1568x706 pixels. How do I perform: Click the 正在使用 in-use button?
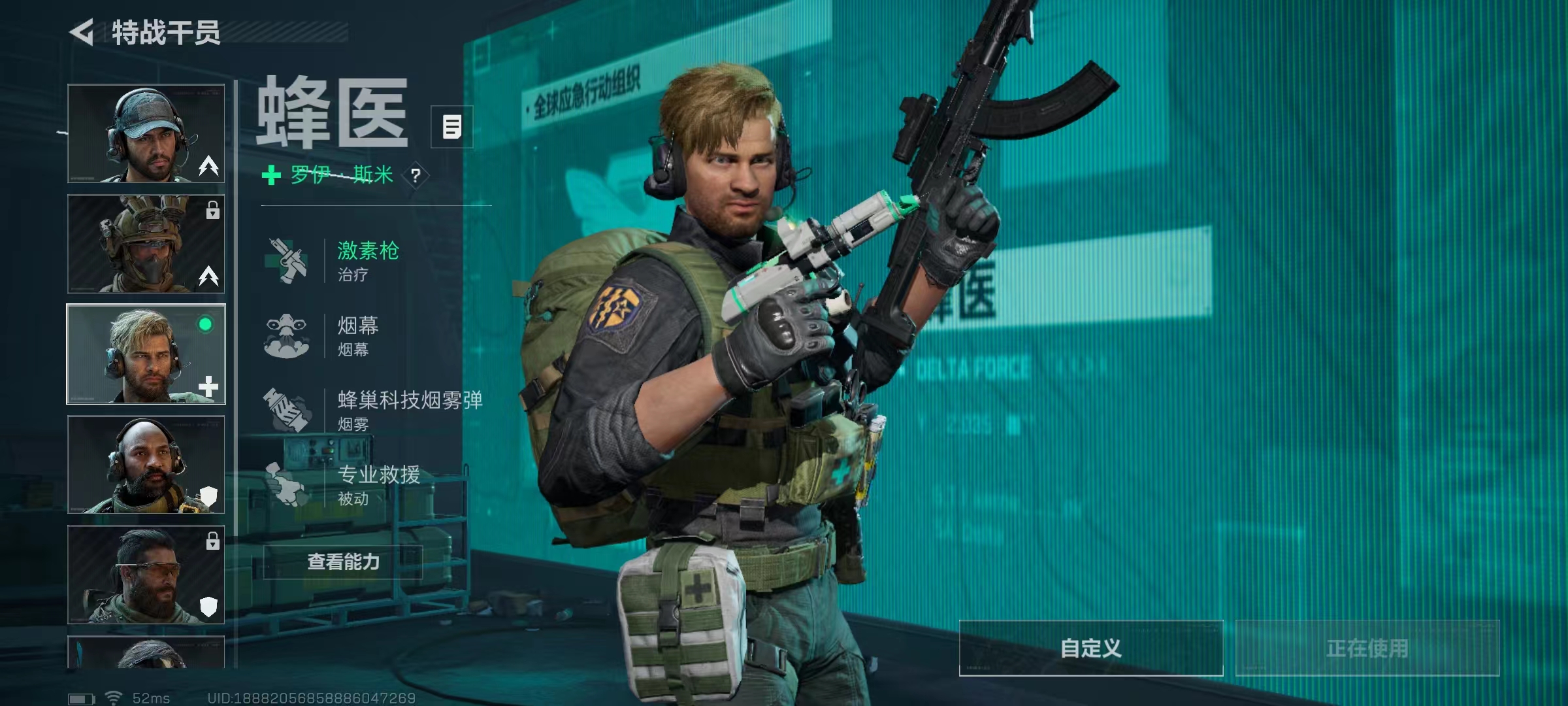pyautogui.click(x=1367, y=648)
